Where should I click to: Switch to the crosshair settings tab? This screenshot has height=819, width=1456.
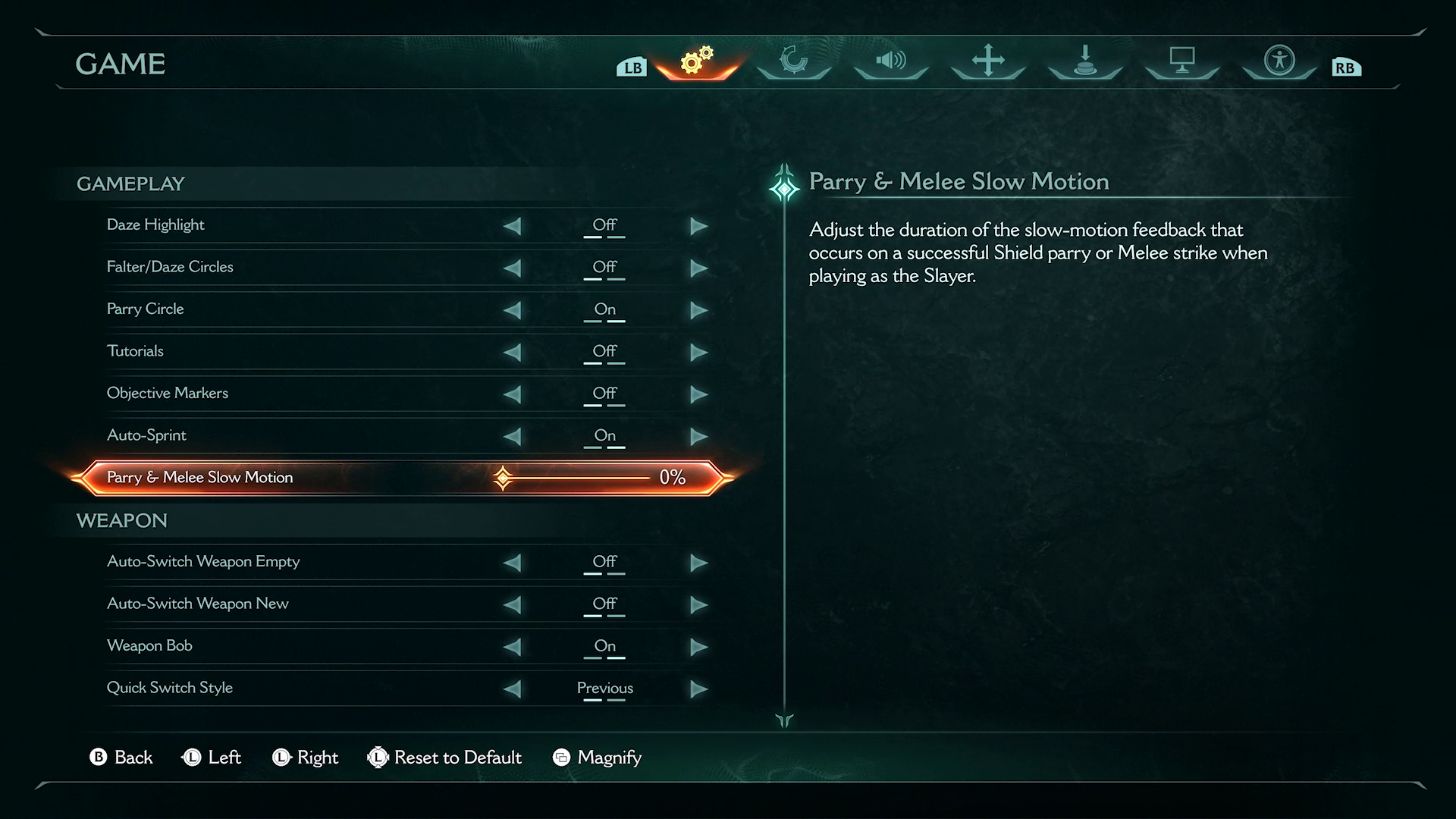(988, 61)
